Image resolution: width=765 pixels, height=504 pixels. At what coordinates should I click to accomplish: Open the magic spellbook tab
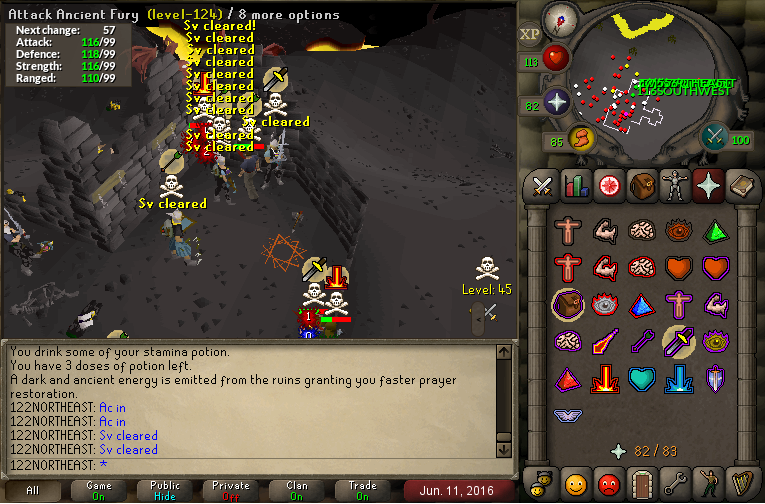[741, 185]
